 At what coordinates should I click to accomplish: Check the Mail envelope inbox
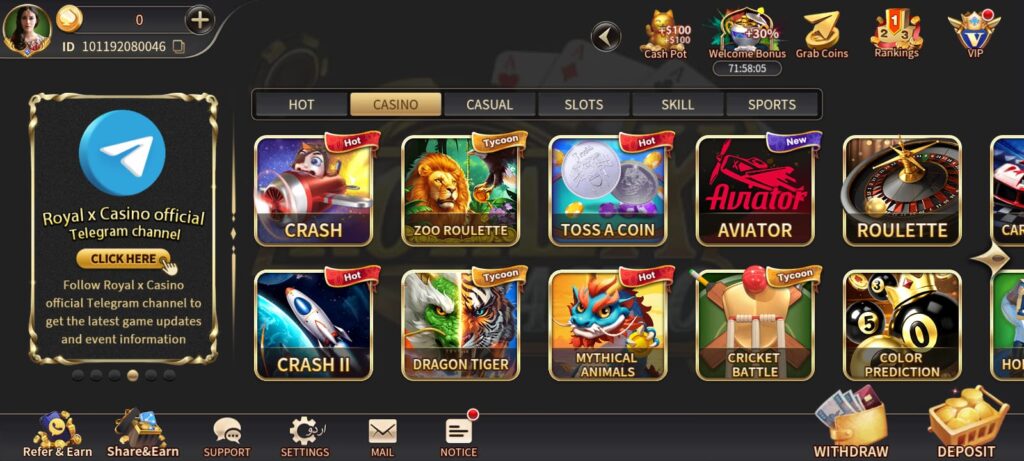pyautogui.click(x=382, y=436)
